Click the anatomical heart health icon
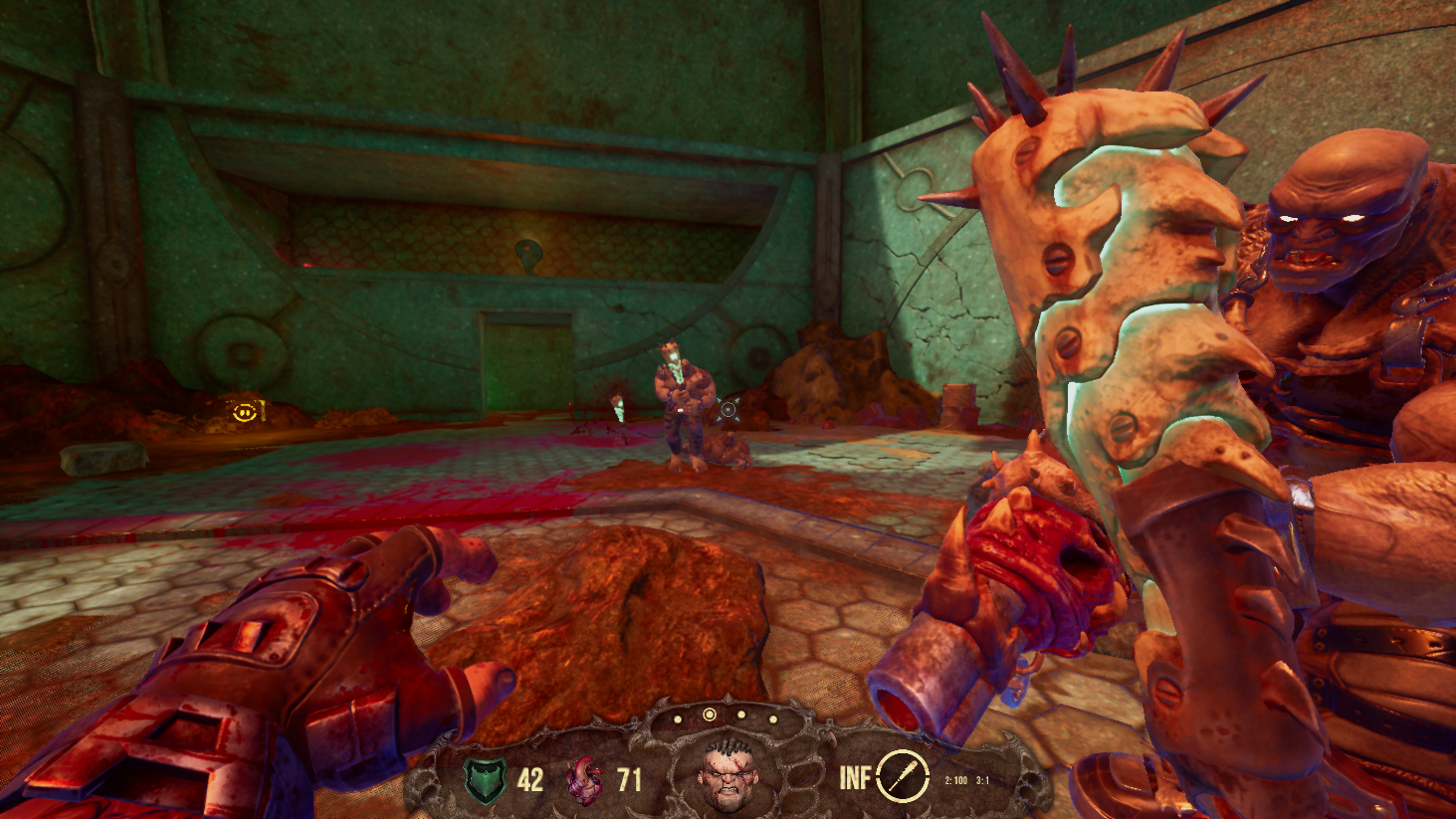 pyautogui.click(x=585, y=779)
